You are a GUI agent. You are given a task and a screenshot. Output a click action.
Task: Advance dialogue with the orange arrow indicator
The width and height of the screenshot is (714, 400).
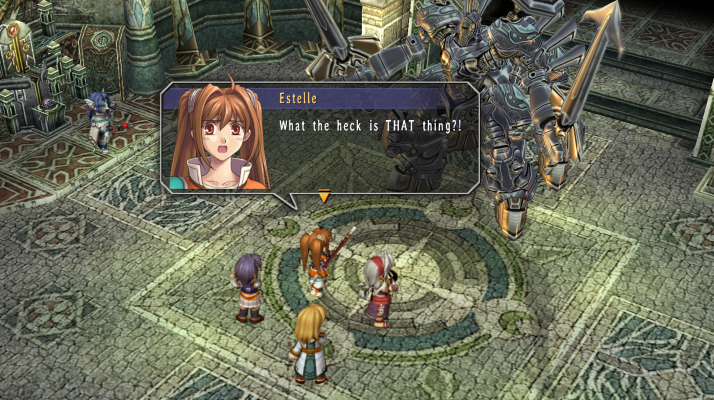click(x=323, y=196)
